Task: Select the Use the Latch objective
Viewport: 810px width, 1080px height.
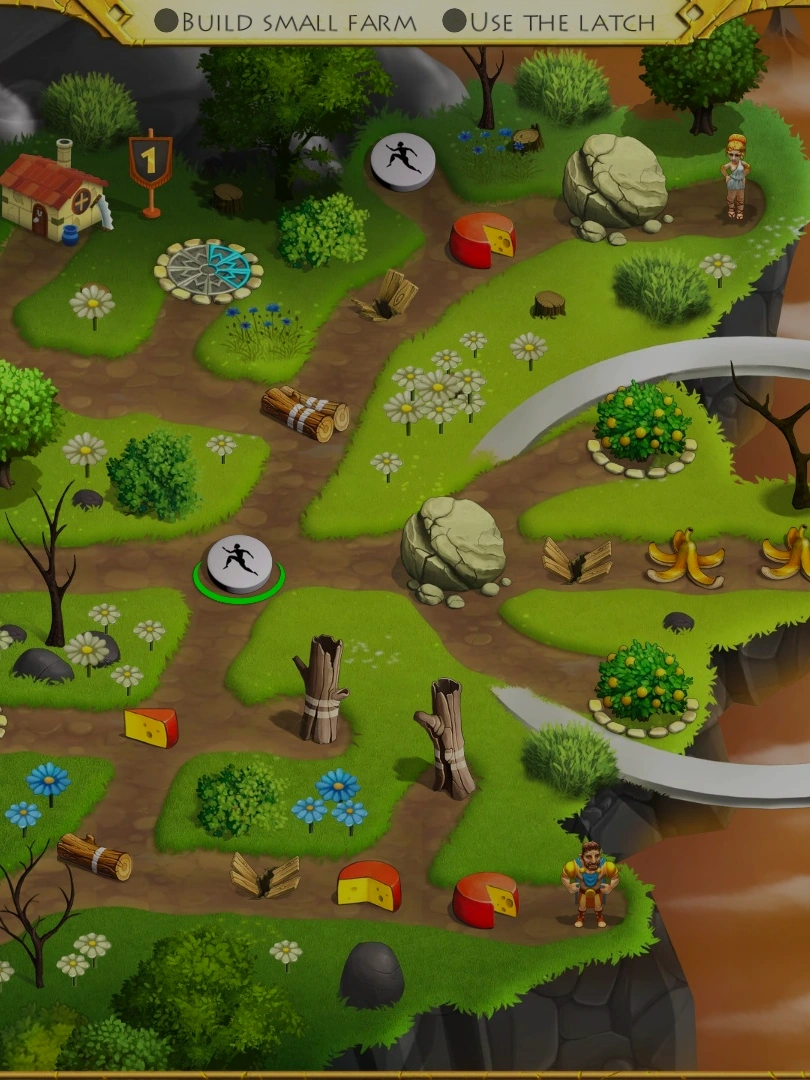Action: 549,21
